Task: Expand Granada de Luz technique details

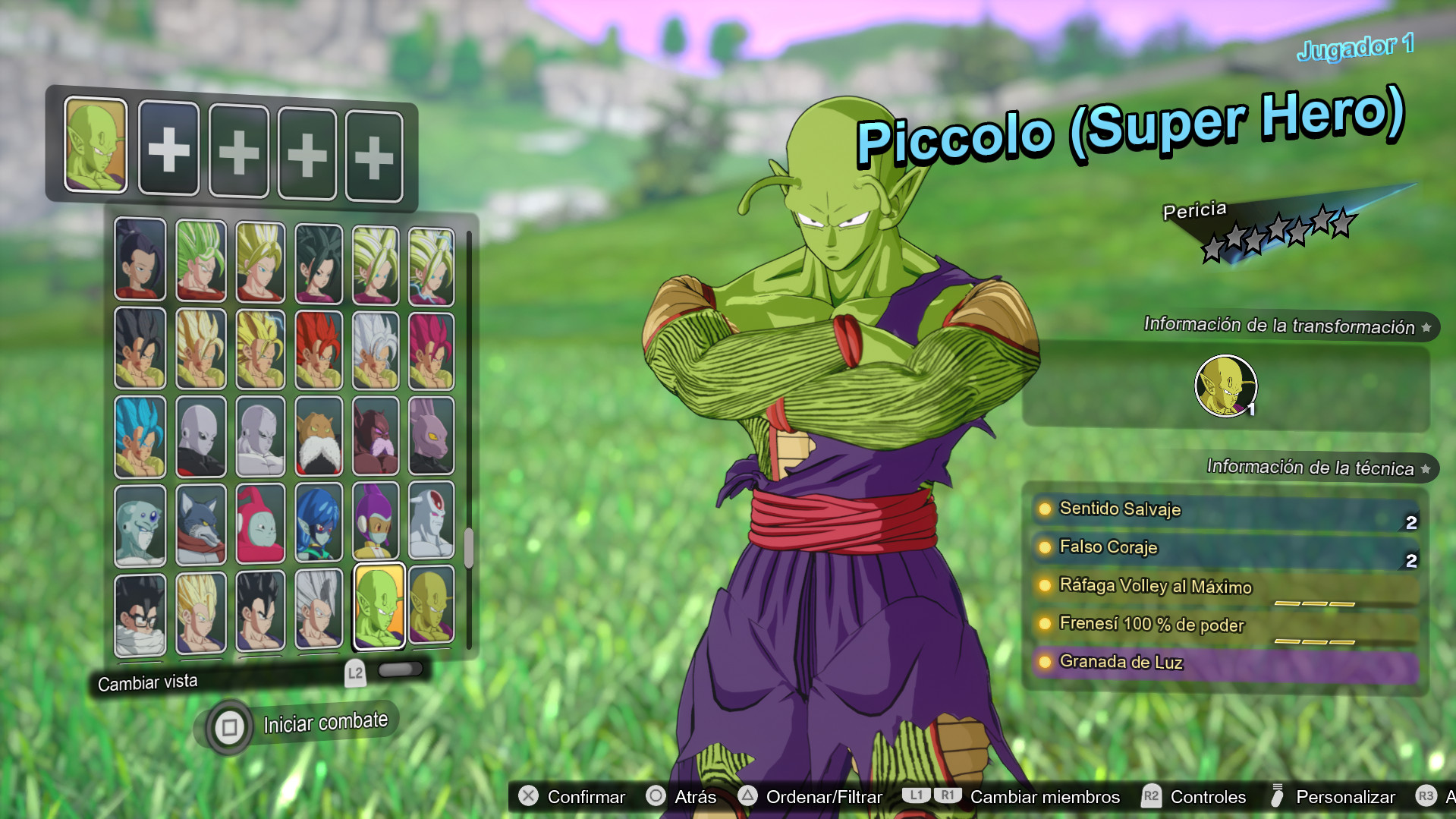Action: [x=1121, y=662]
